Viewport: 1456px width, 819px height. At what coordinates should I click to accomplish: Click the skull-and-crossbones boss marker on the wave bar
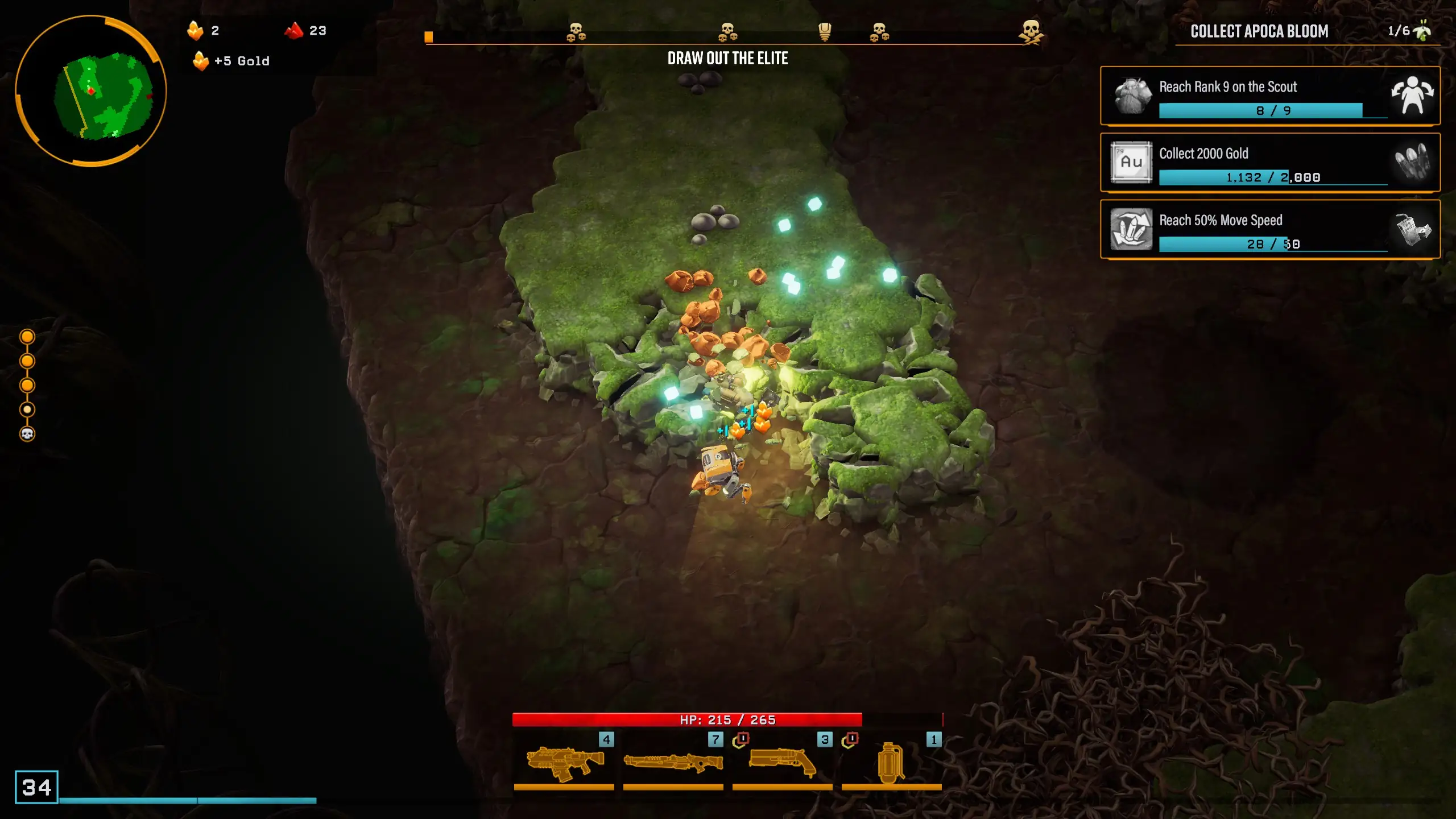coord(1031,32)
